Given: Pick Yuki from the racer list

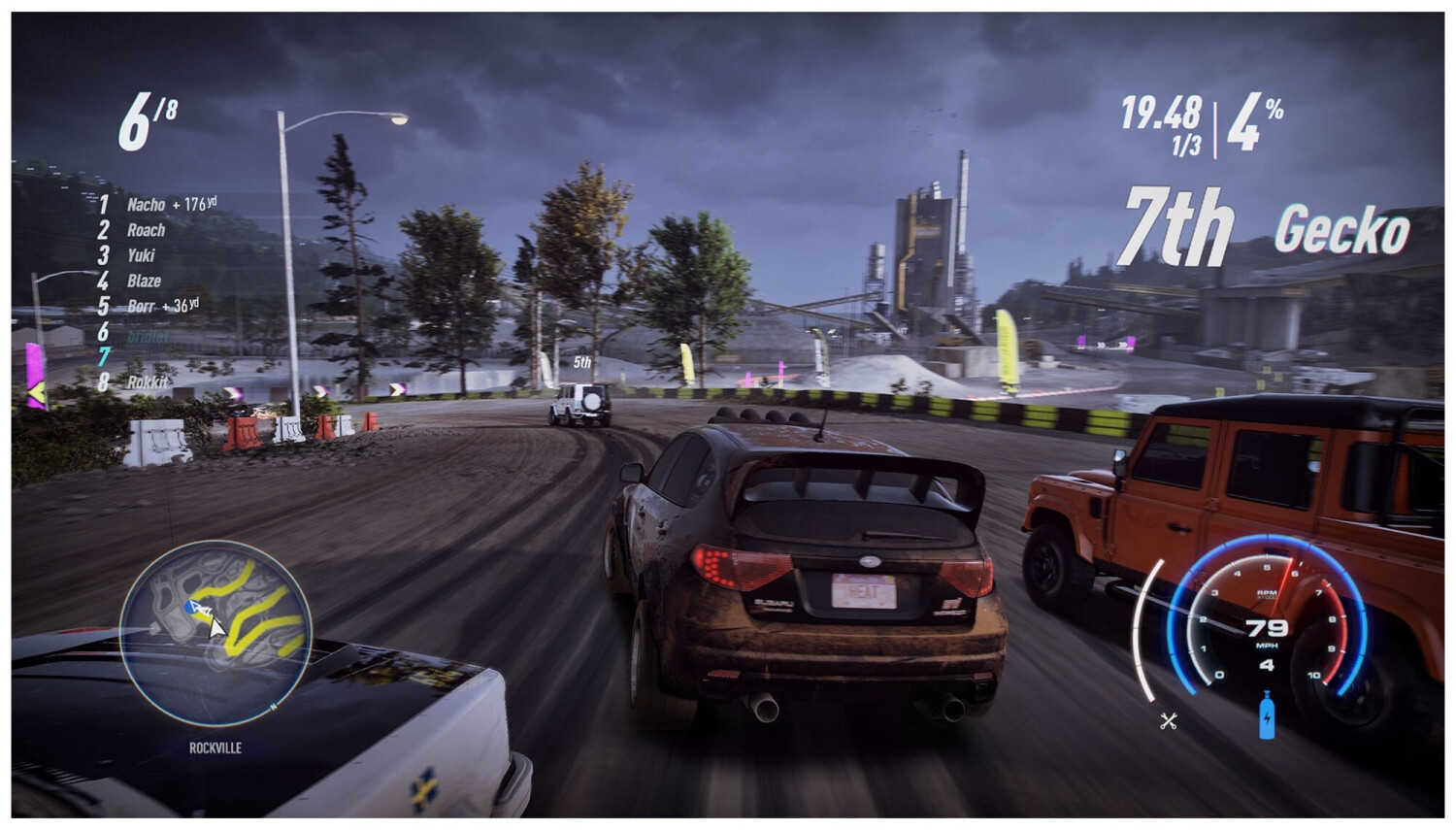Looking at the screenshot, I should pyautogui.click(x=142, y=255).
